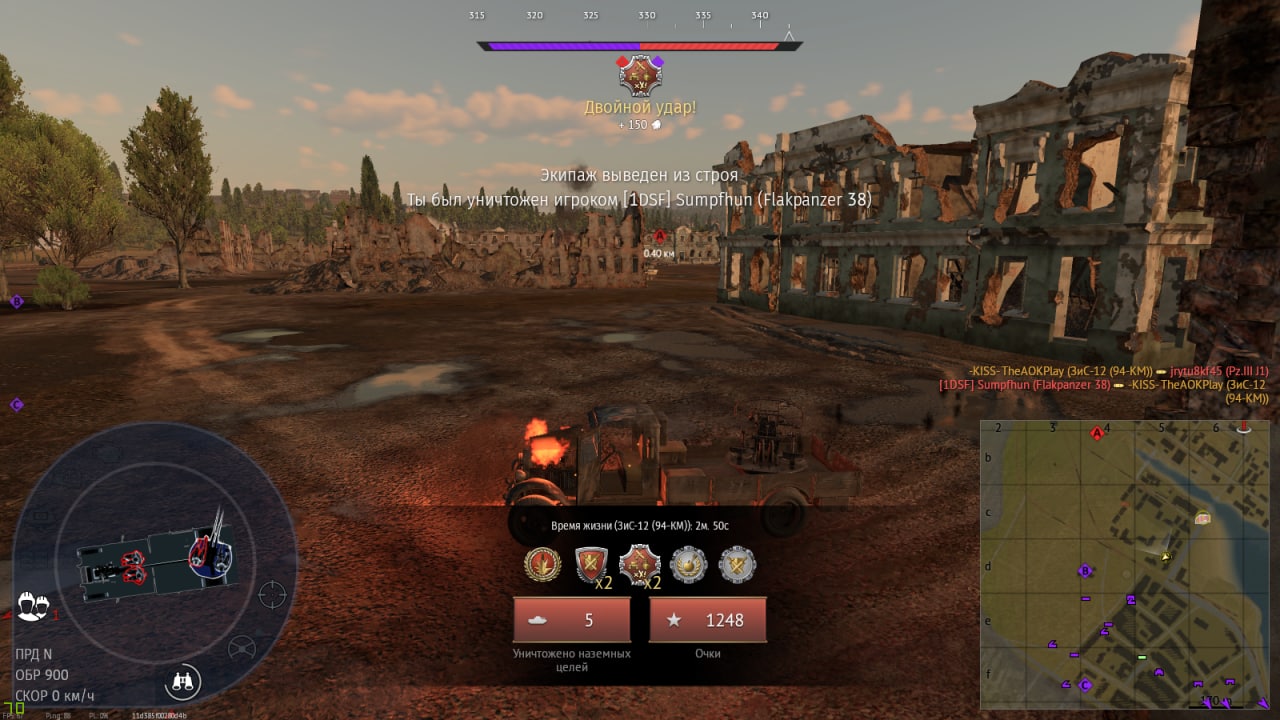Activate the binoculars icon
Viewport: 1280px width, 720px height.
(183, 682)
